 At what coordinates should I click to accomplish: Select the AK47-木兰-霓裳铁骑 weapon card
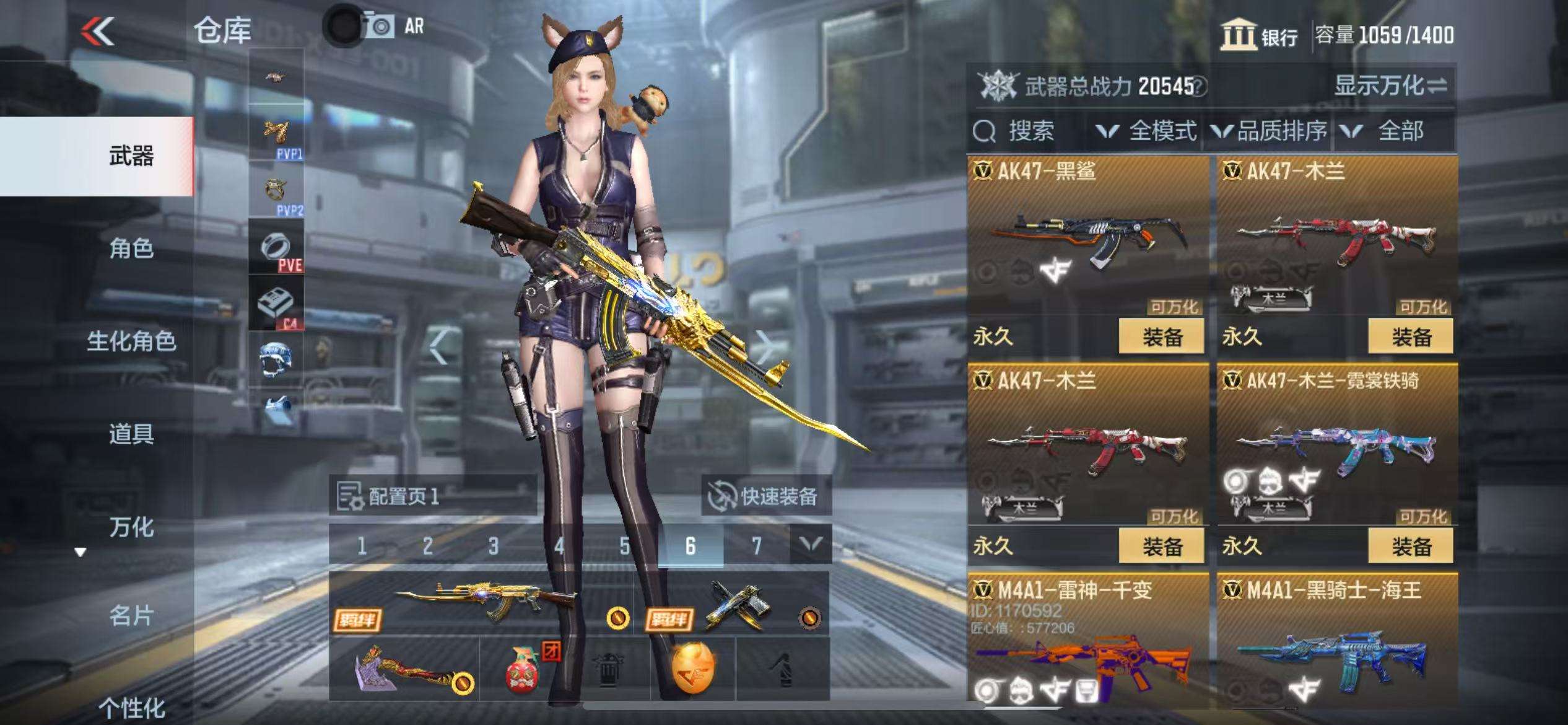1336,446
